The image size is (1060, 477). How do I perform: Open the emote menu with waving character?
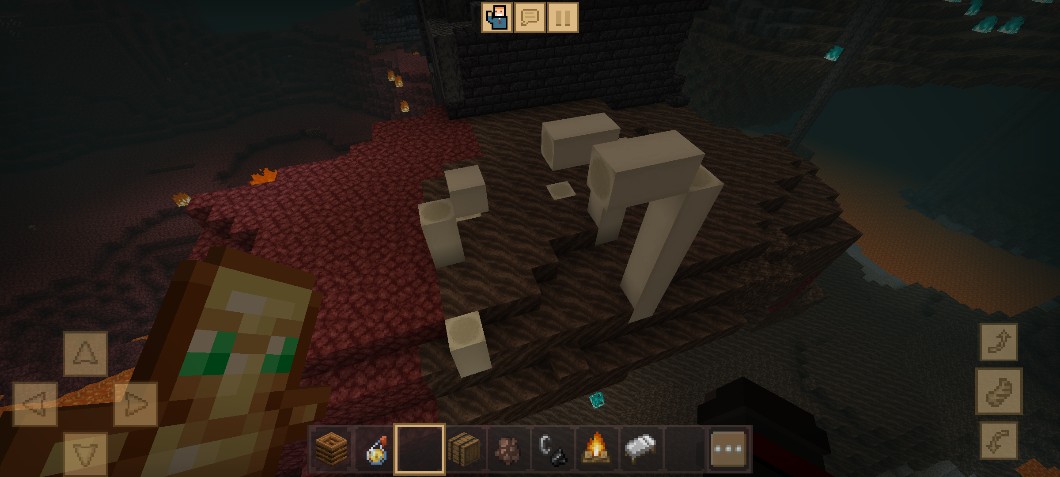point(497,17)
